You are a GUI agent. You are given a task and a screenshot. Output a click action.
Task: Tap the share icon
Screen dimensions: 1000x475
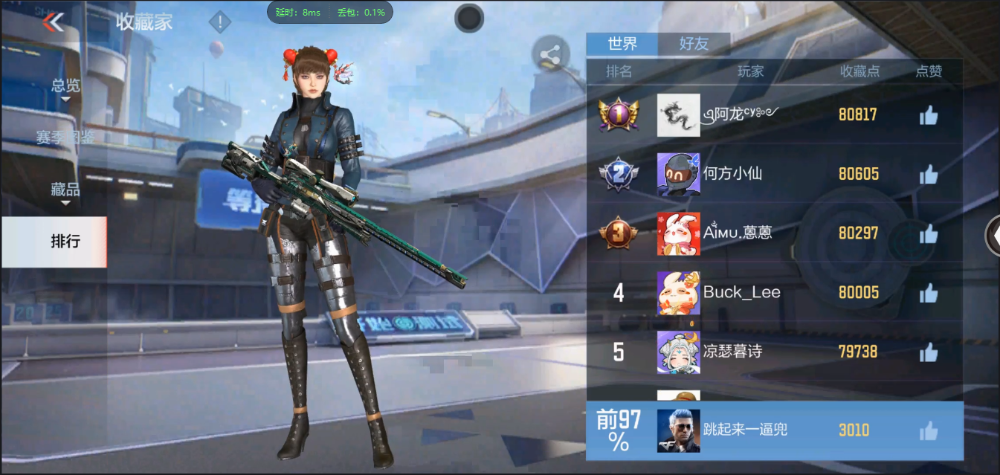(549, 55)
